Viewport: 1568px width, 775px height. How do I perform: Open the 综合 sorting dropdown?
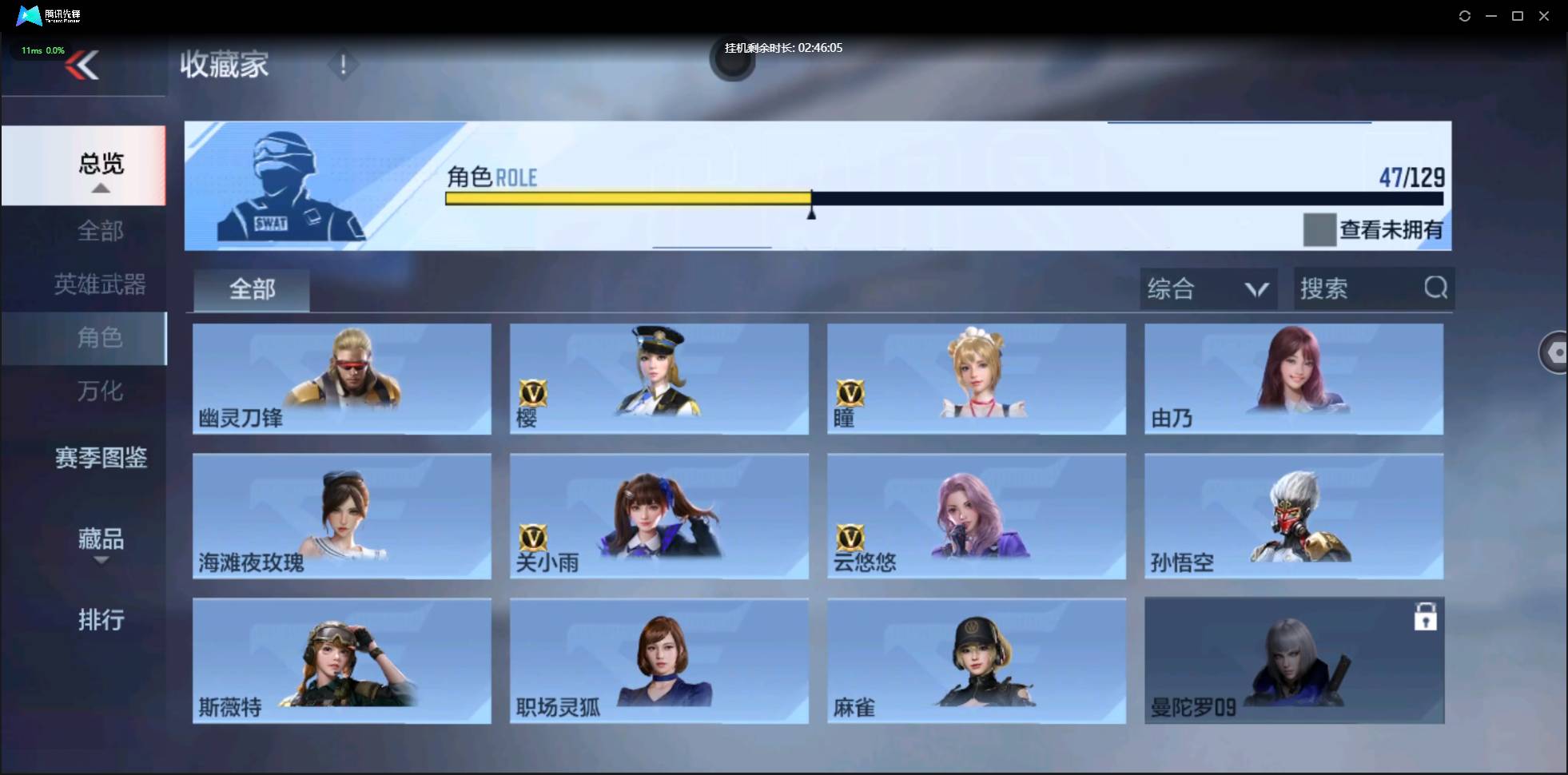point(1208,288)
